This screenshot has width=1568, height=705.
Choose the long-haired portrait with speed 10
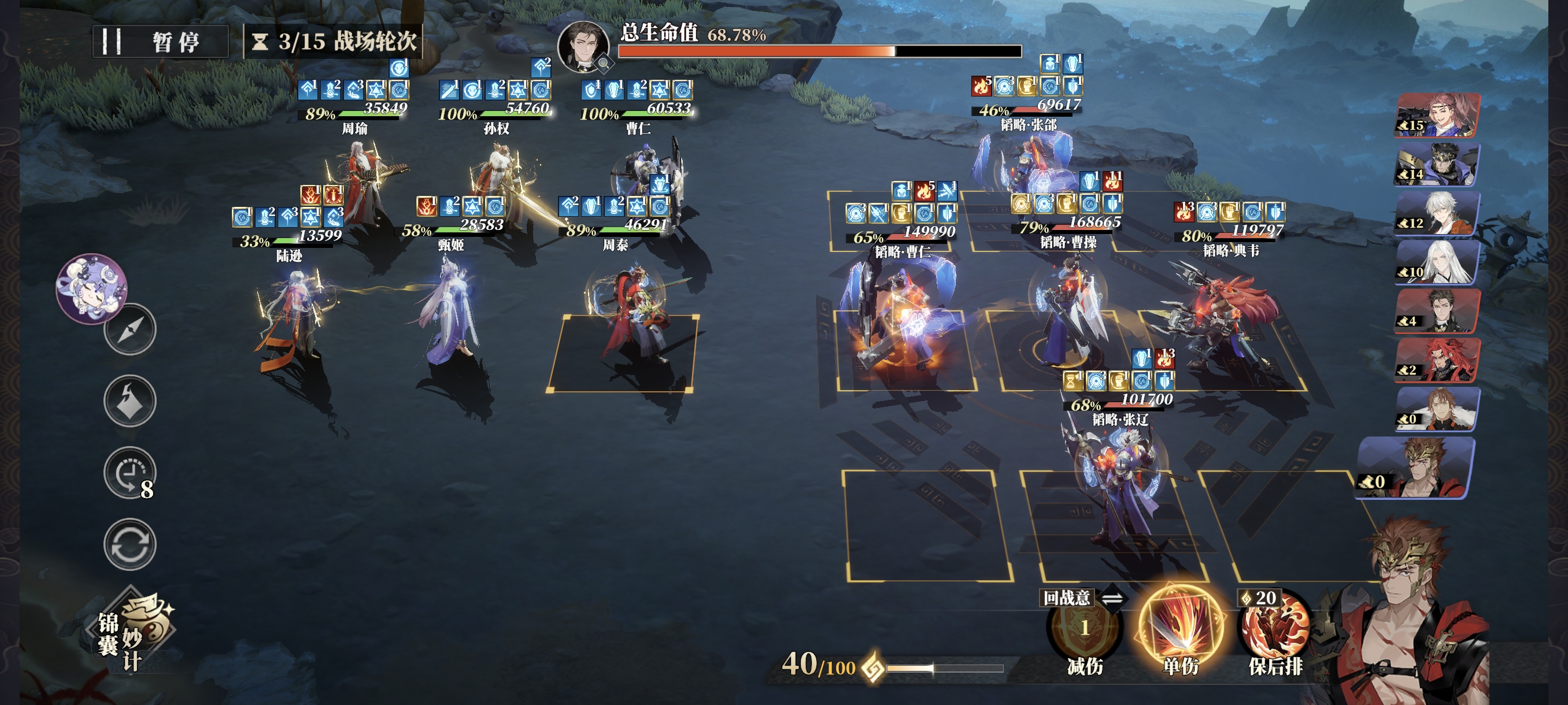point(1437,262)
